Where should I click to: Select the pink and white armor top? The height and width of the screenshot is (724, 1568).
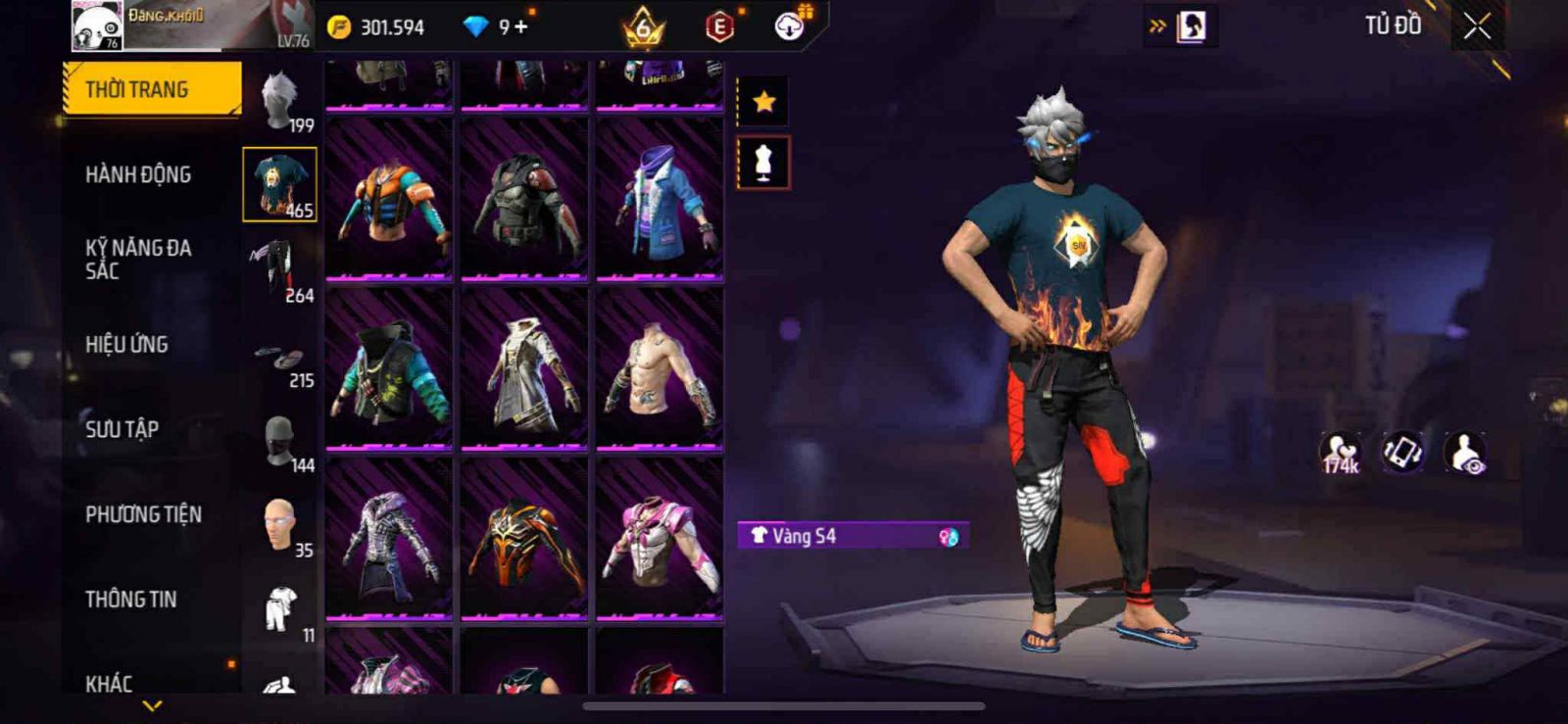(x=660, y=539)
